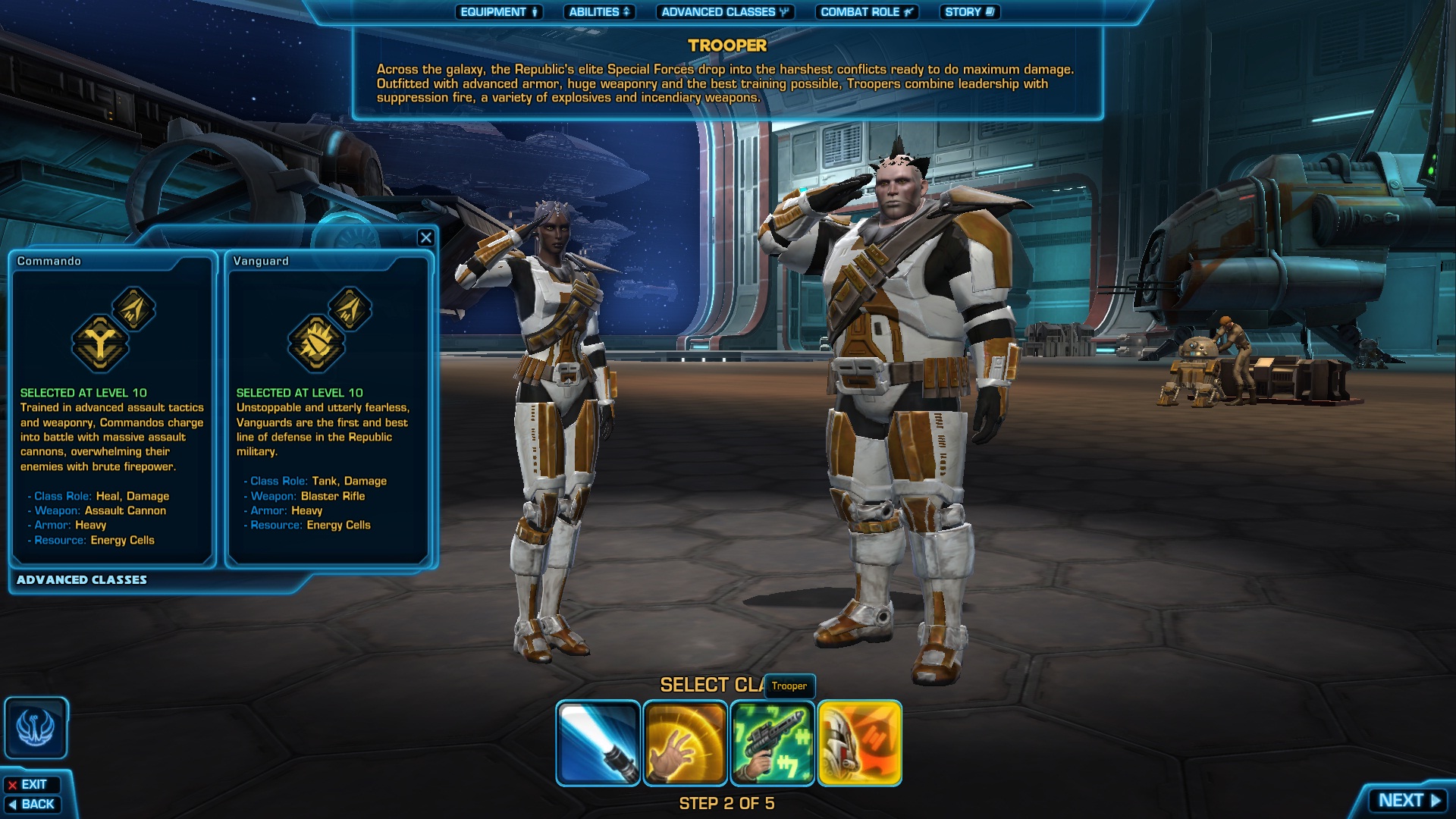
Task: Choose the Jedi Knight lightsaber class icon
Action: click(598, 743)
